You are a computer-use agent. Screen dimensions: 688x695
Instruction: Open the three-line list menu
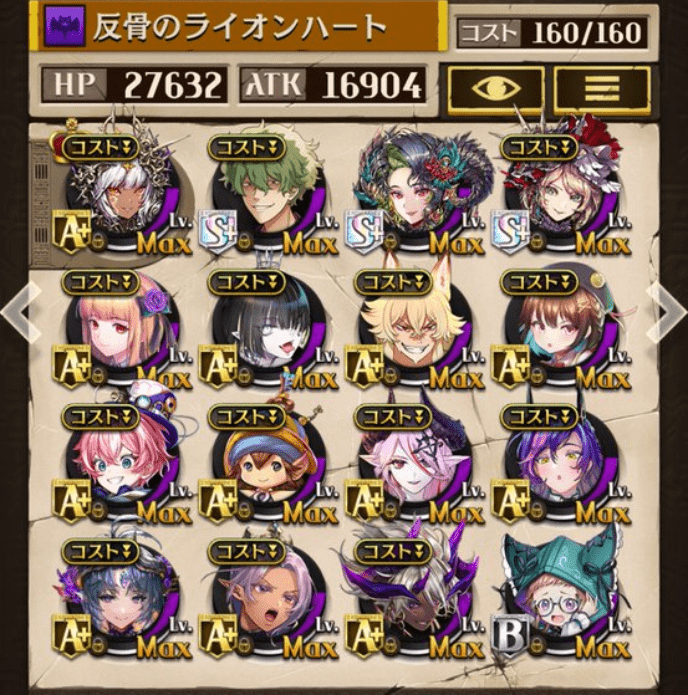click(x=601, y=89)
